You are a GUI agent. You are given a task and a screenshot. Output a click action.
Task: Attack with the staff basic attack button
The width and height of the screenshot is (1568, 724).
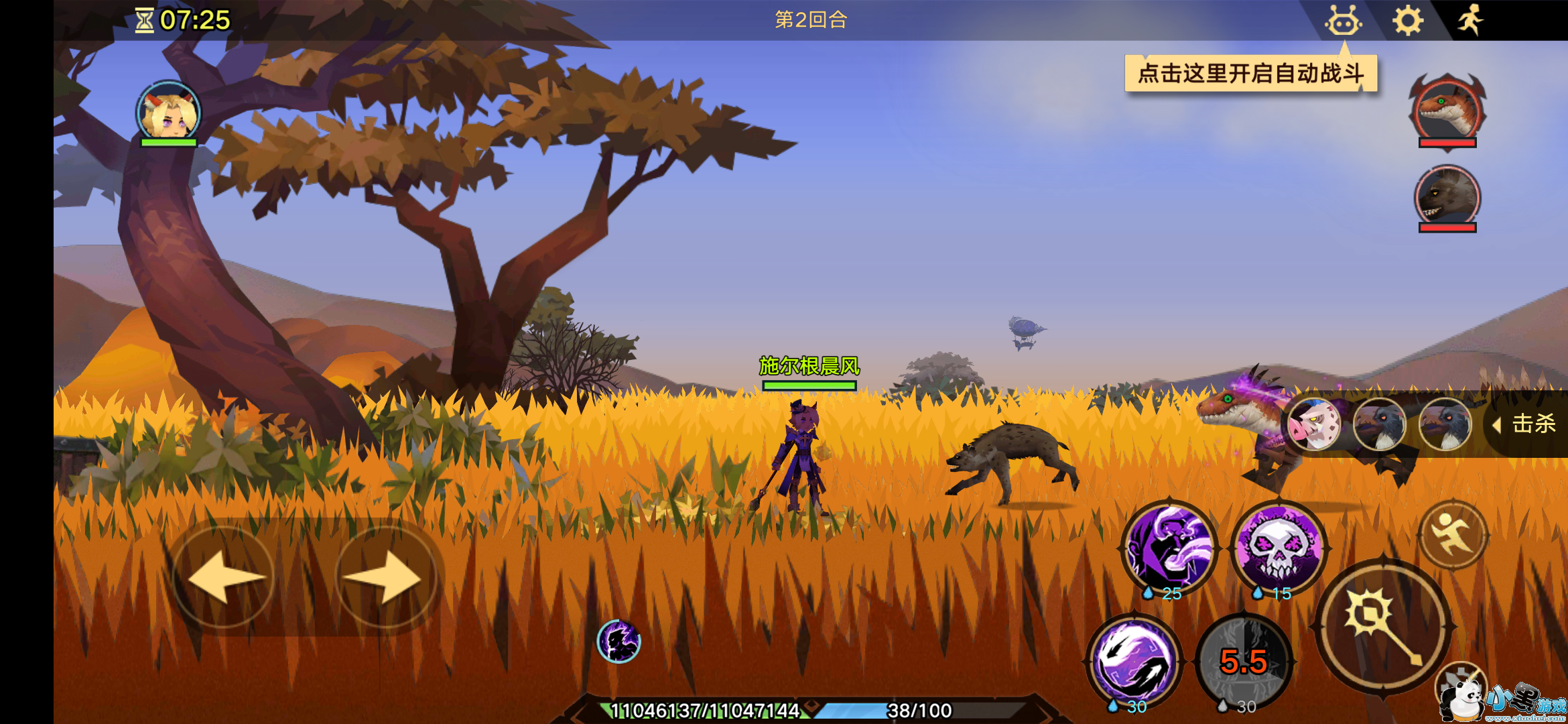coord(1383,626)
